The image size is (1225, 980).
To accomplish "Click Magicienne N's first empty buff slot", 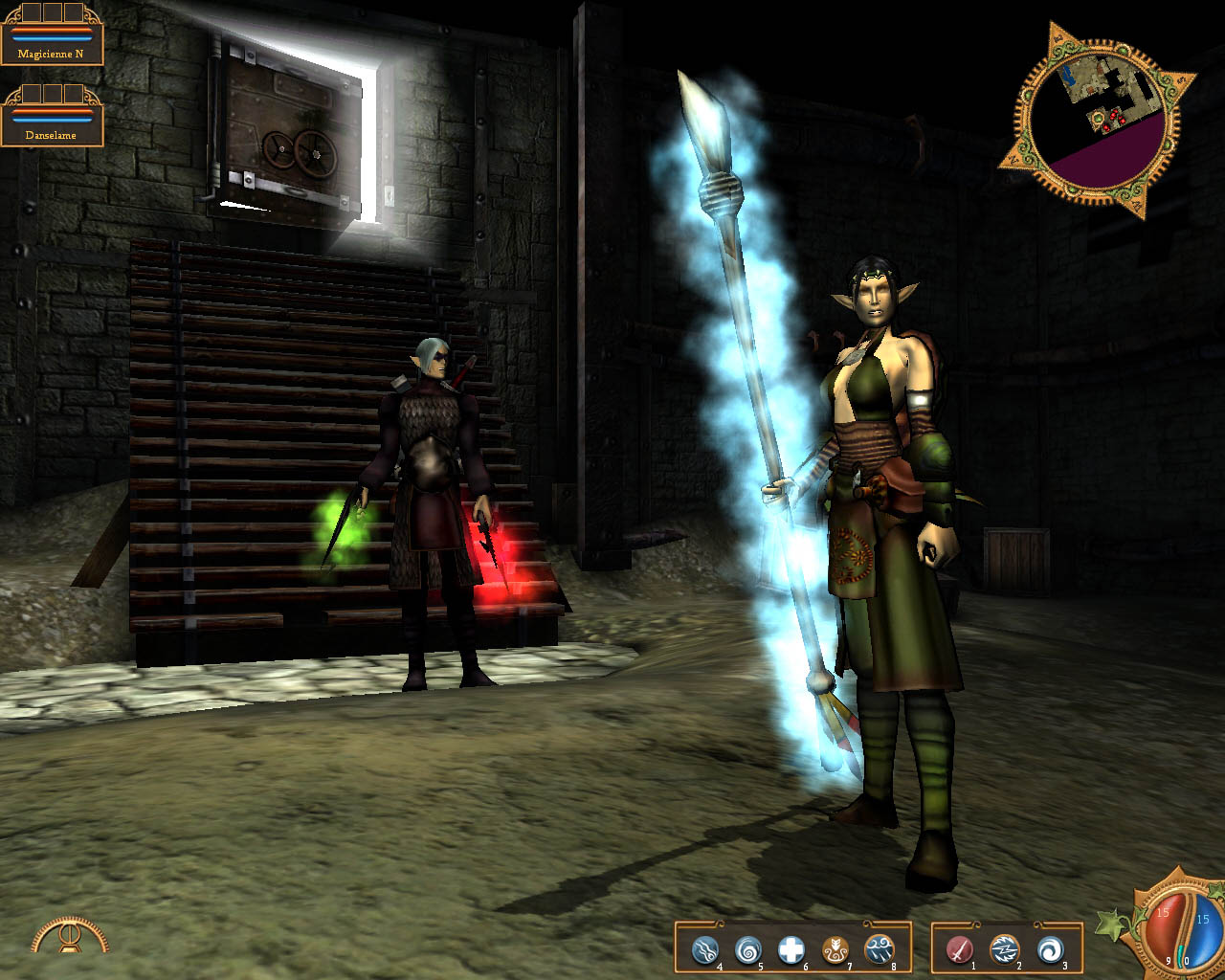I will pyautogui.click(x=33, y=11).
